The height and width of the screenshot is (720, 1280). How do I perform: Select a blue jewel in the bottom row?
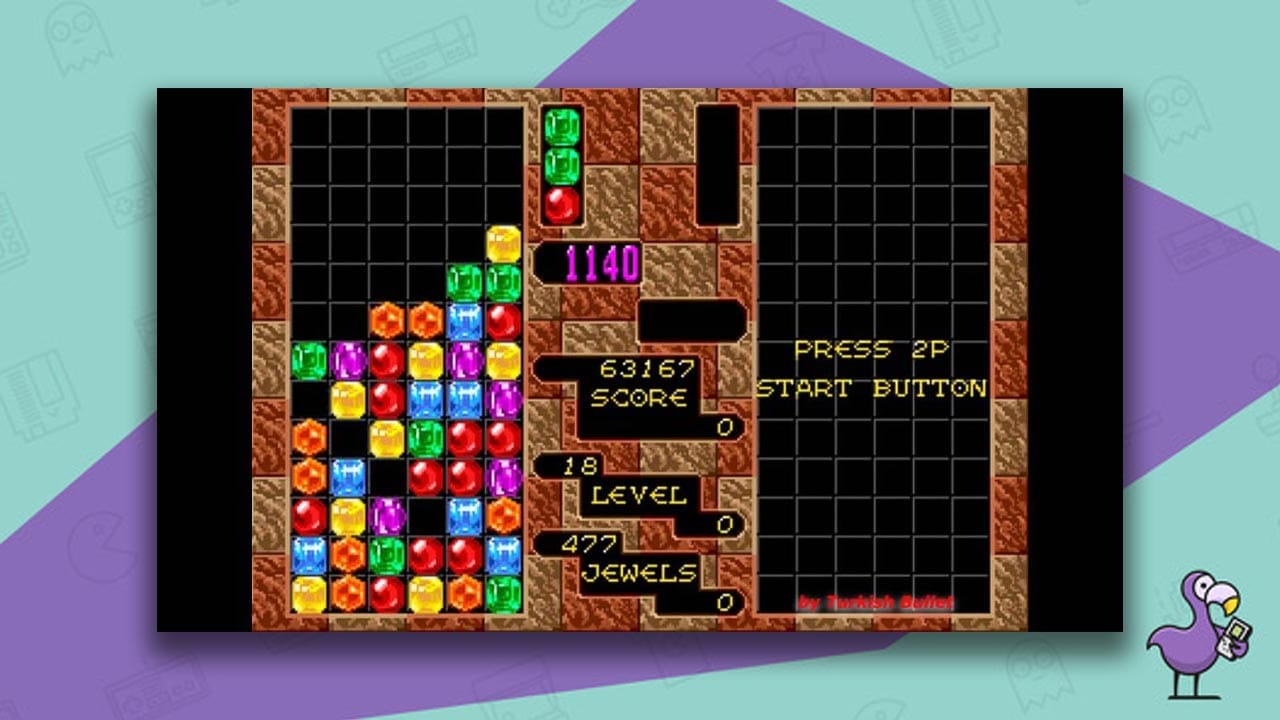click(308, 552)
